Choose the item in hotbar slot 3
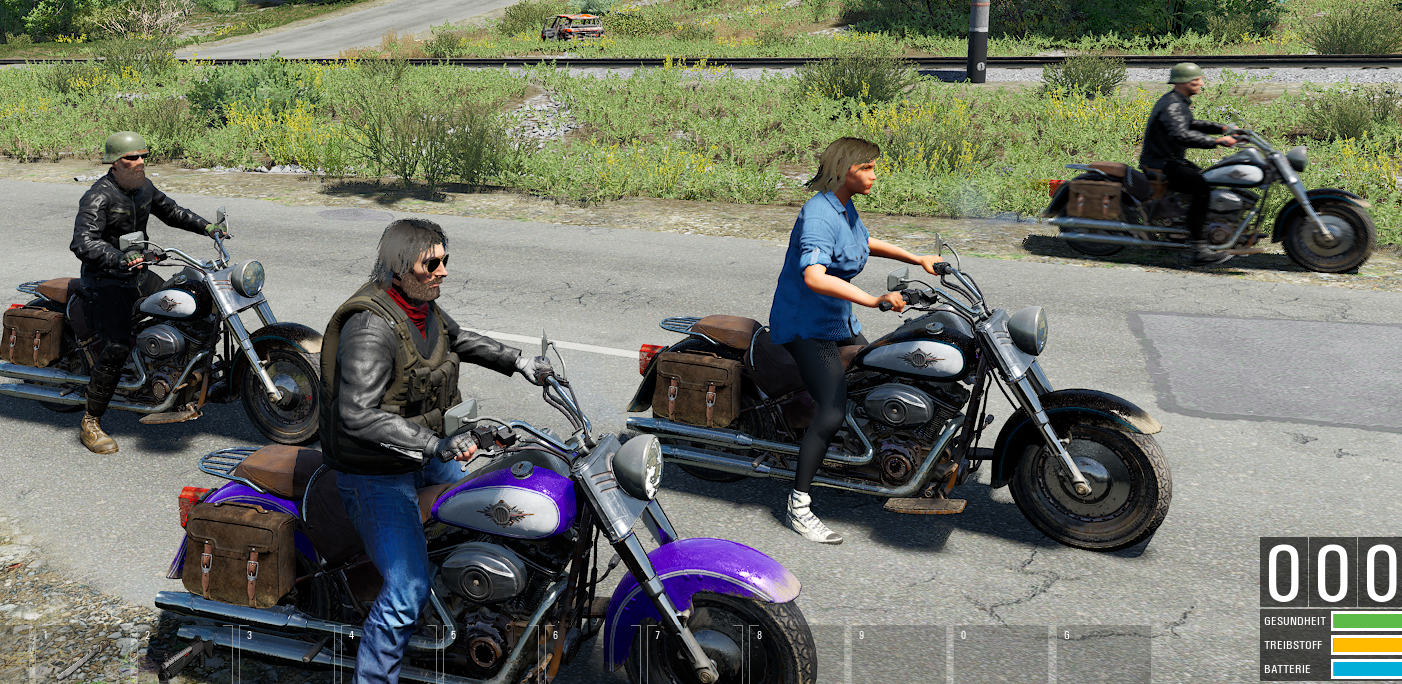The width and height of the screenshot is (1402, 684). [x=287, y=655]
